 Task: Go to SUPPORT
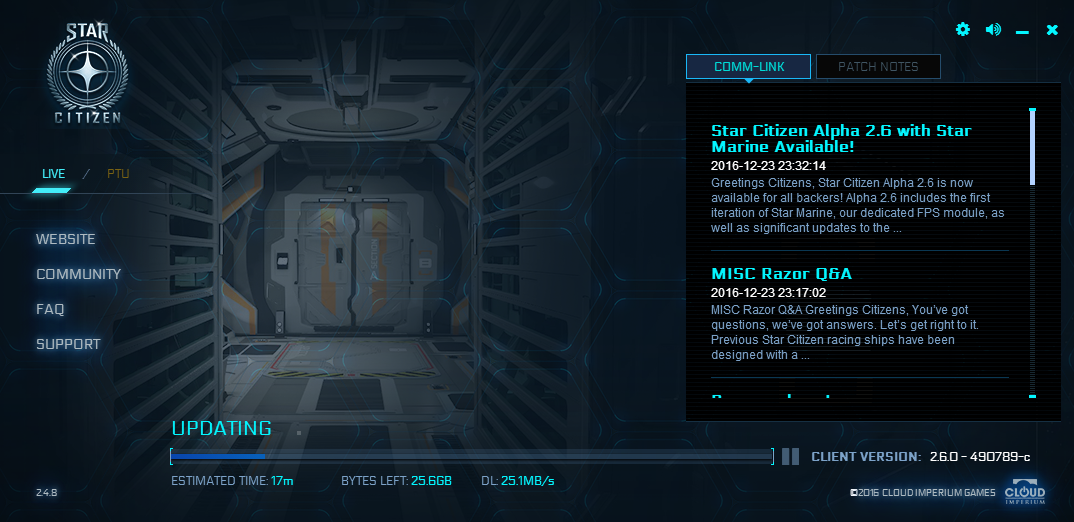point(68,344)
